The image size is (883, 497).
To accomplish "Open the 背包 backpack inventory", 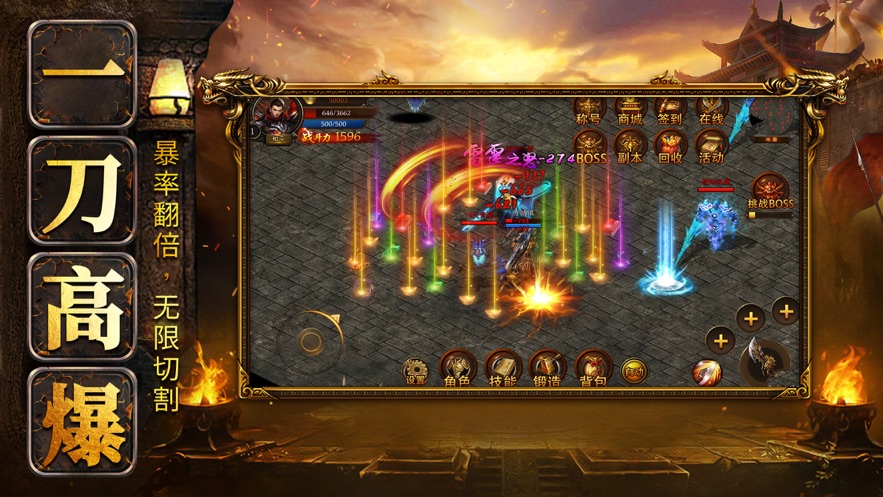I will click(x=592, y=369).
